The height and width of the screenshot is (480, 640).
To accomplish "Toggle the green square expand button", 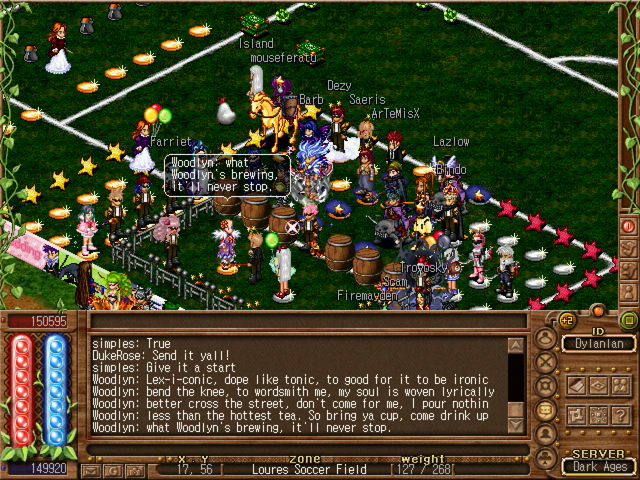I will pos(629,320).
